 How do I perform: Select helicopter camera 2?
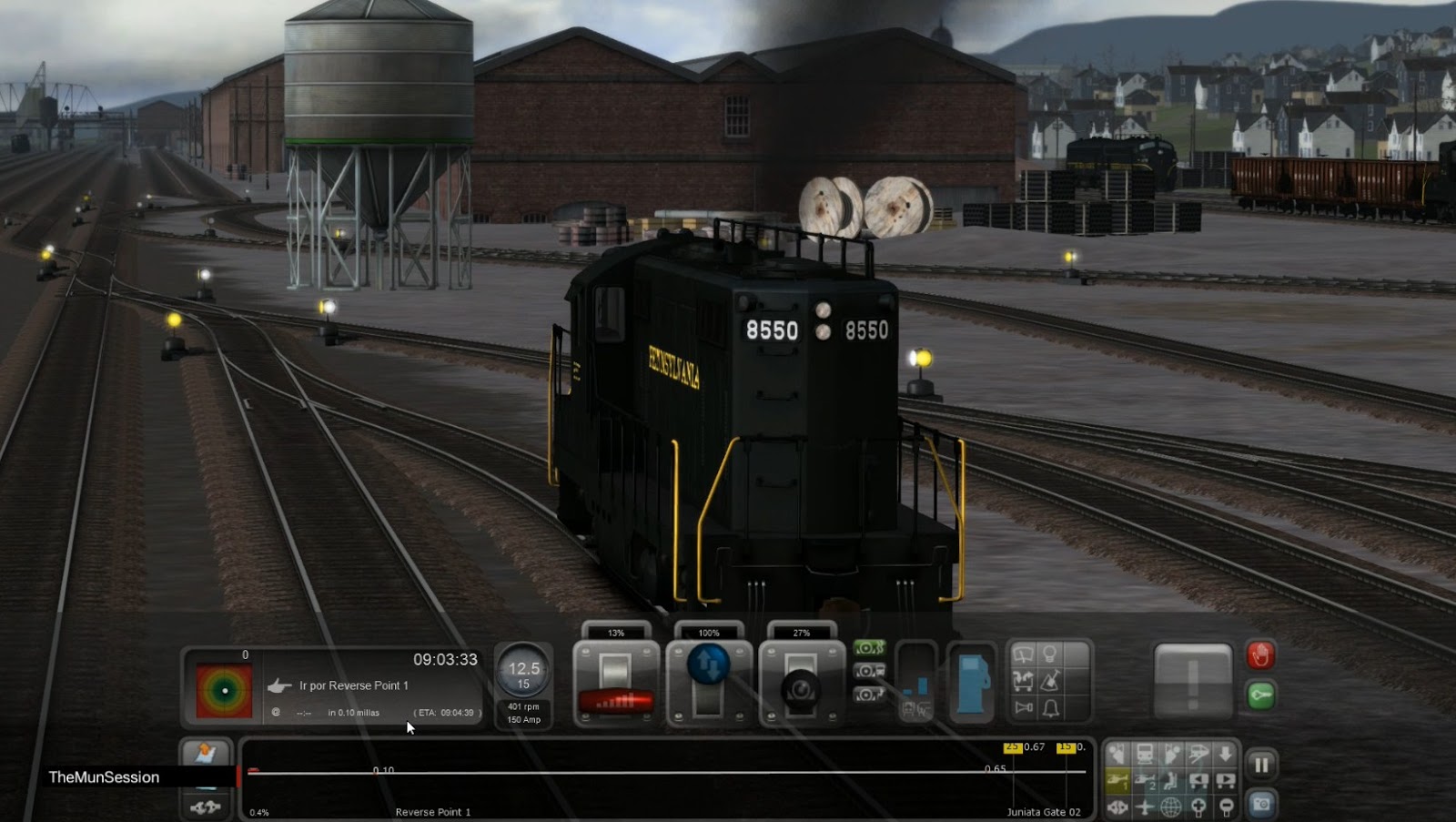[1145, 781]
